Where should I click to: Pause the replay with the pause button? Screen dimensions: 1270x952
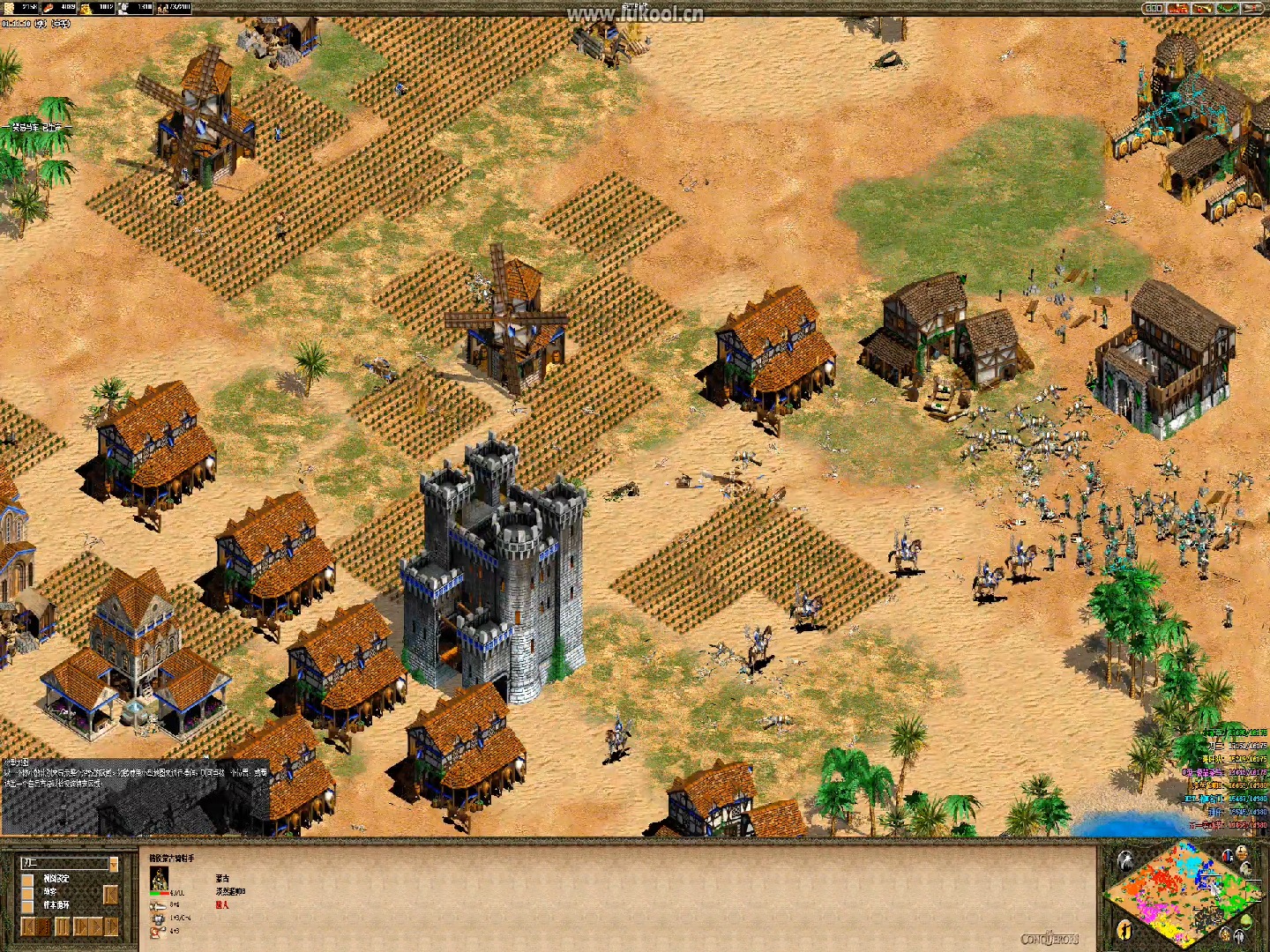(62, 926)
